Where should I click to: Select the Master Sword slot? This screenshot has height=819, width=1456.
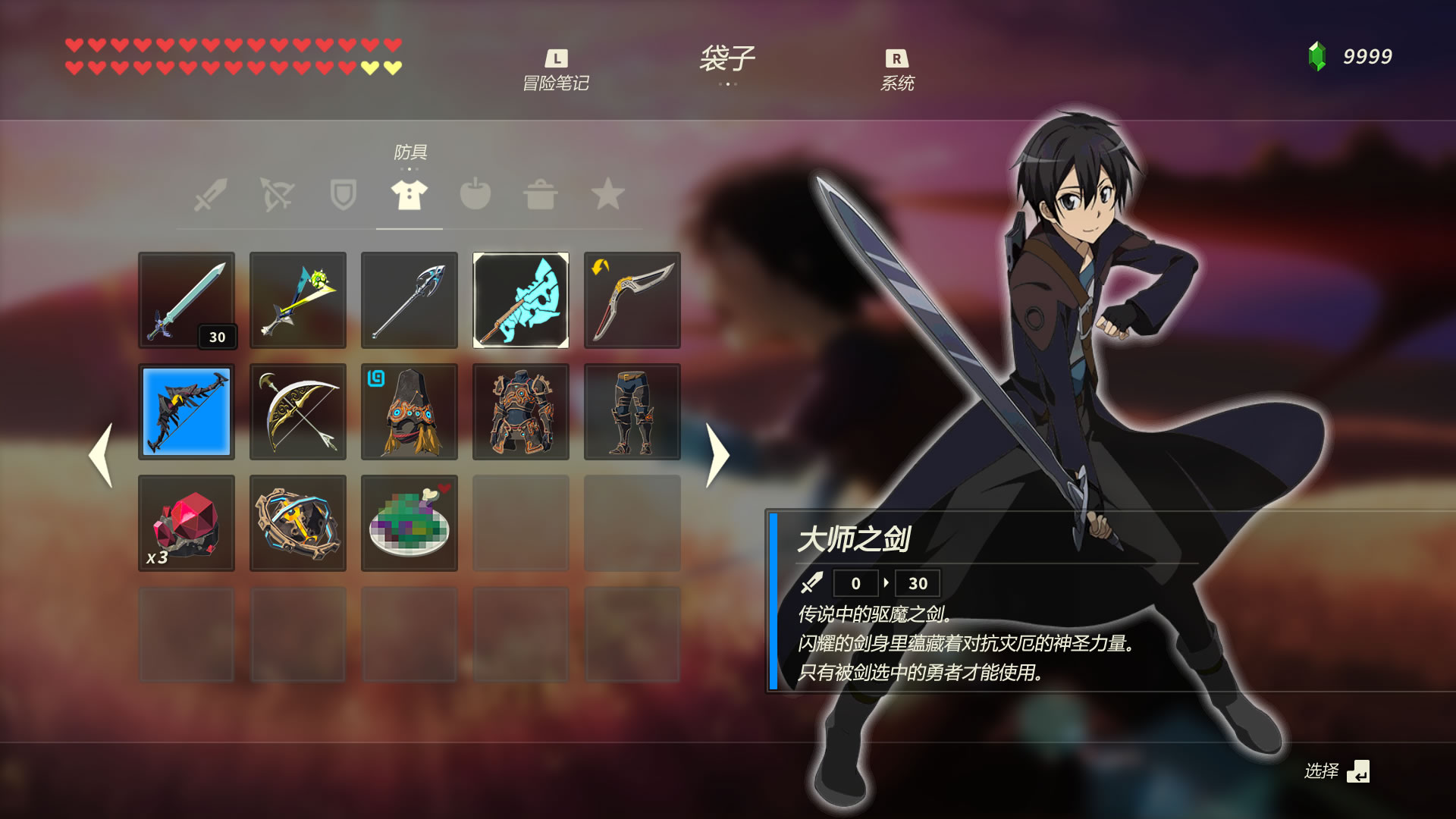(x=186, y=300)
